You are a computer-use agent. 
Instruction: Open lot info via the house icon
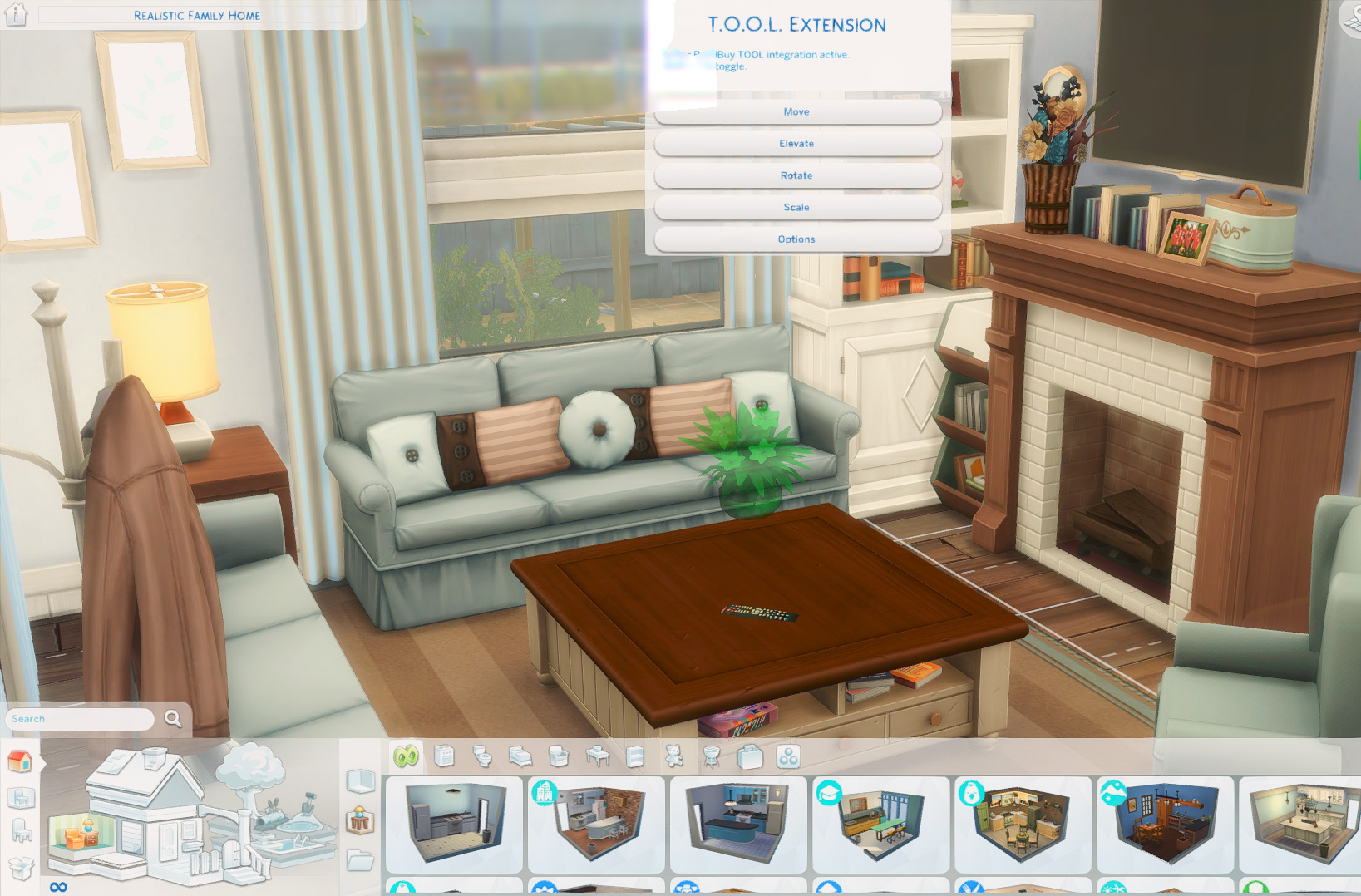coord(17,14)
